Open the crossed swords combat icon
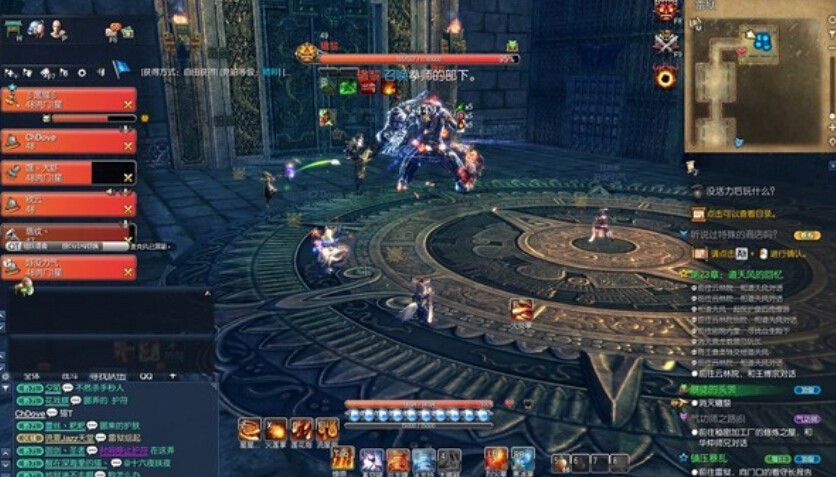The width and height of the screenshot is (836, 477). coord(663,42)
